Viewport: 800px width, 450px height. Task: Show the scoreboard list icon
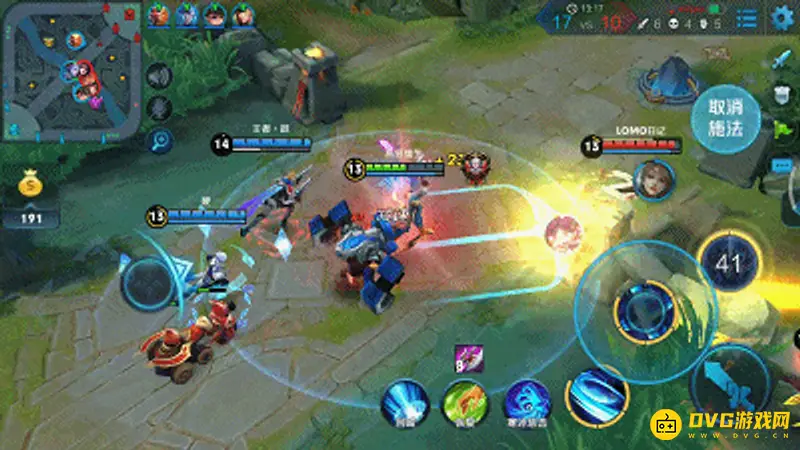pyautogui.click(x=746, y=18)
